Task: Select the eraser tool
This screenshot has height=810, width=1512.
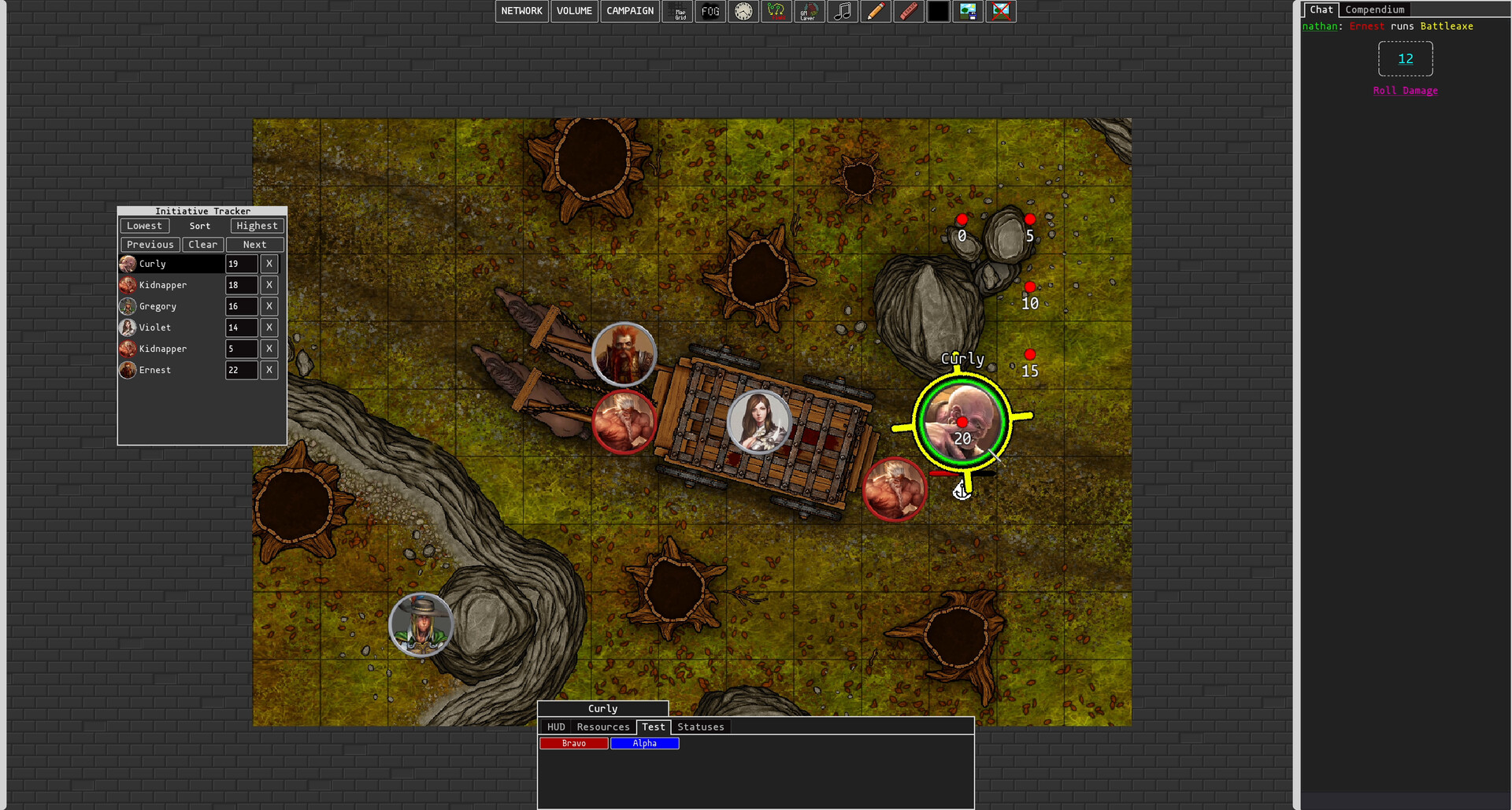Action: pos(909,11)
